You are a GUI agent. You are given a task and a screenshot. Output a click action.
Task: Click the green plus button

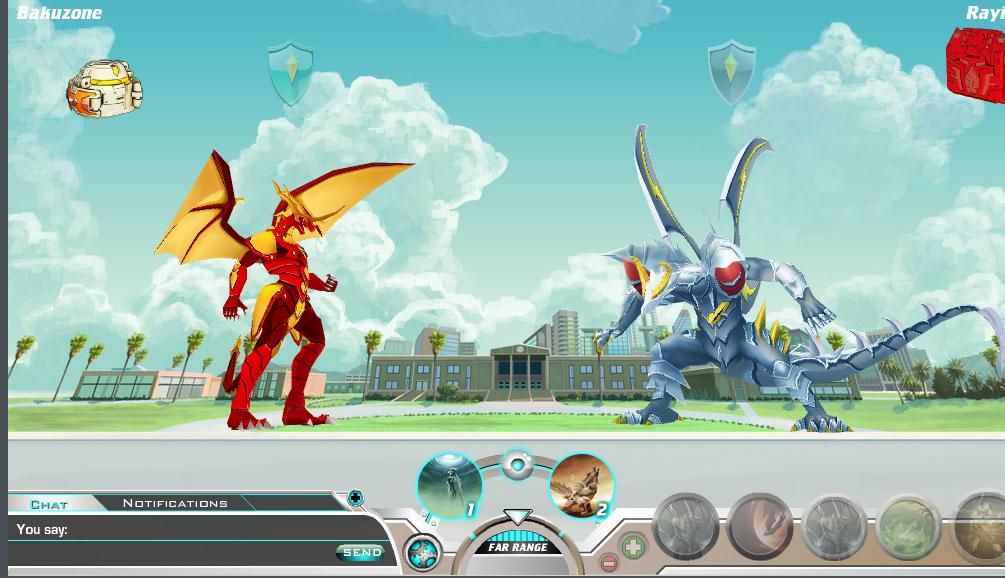click(632, 546)
